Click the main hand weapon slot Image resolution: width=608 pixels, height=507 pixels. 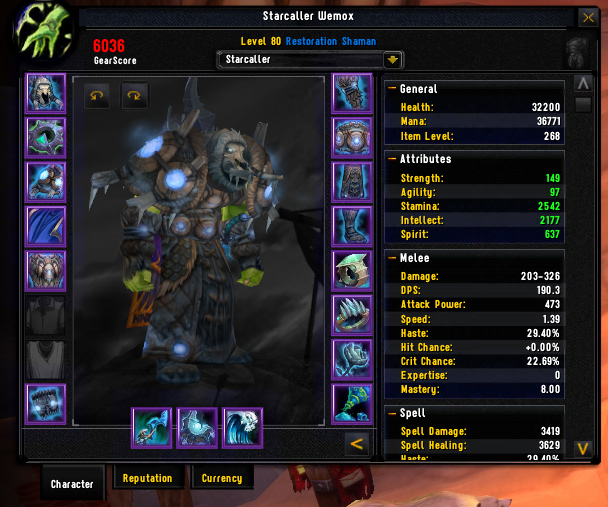(x=151, y=427)
